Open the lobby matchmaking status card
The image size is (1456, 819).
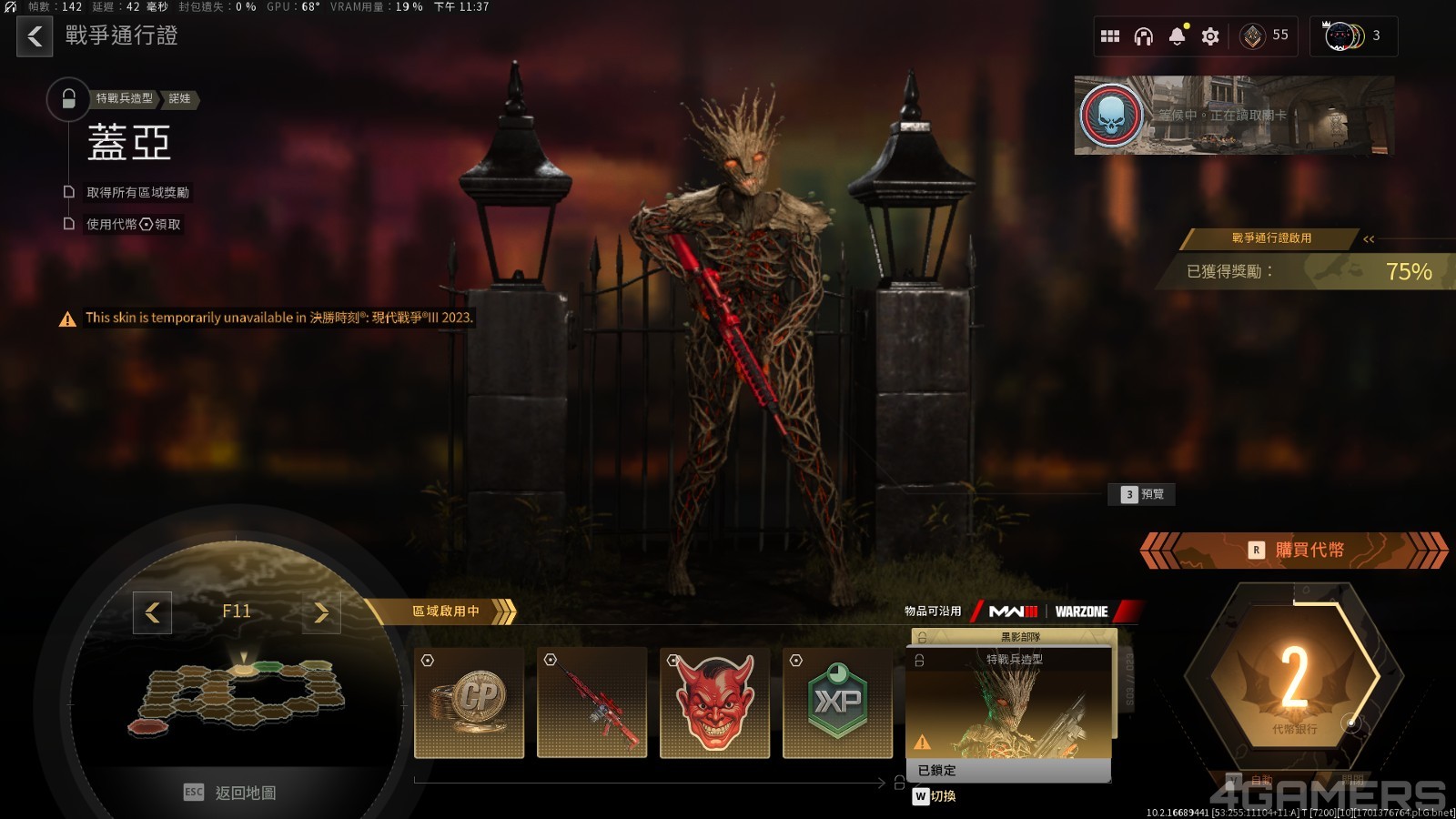tap(1233, 116)
